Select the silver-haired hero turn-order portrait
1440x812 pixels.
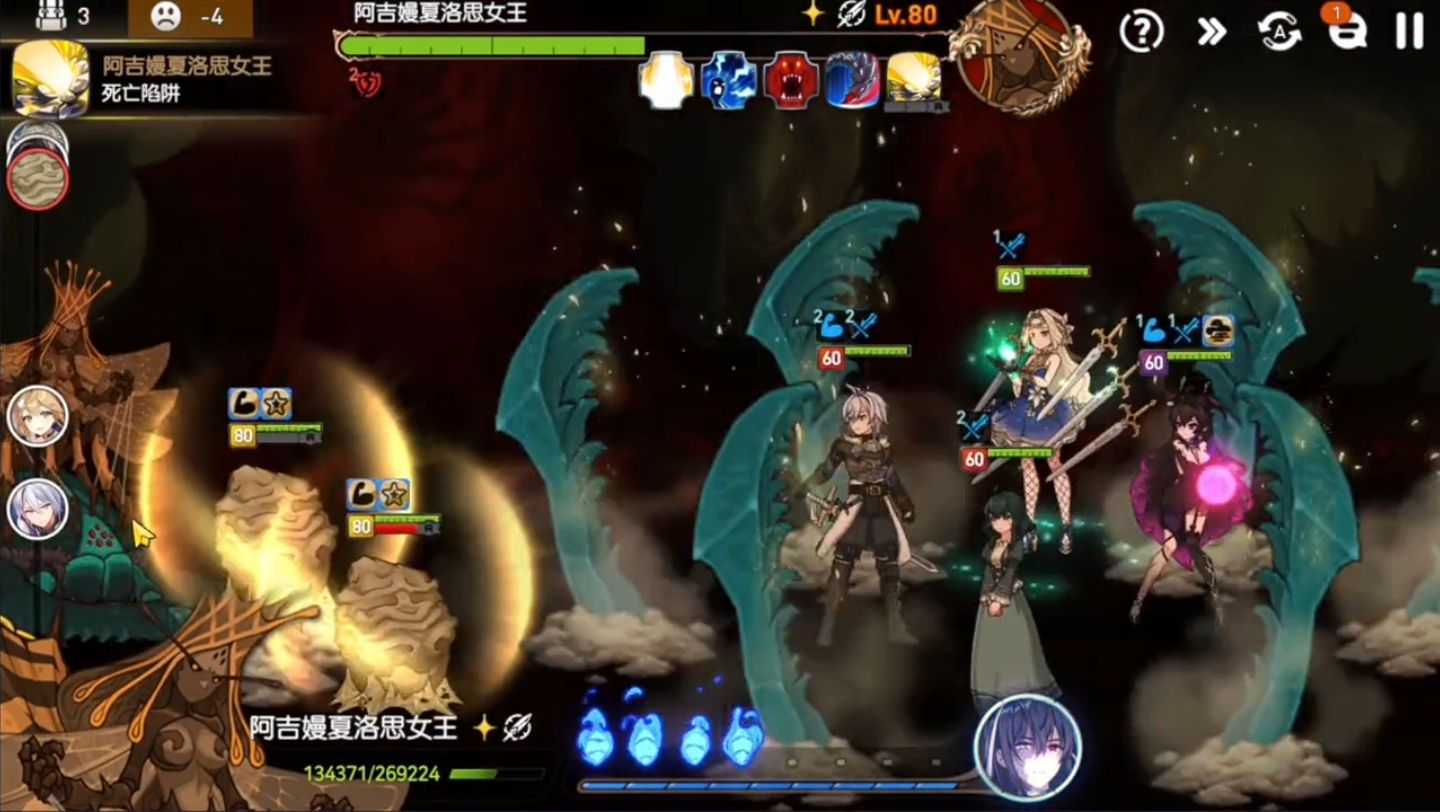(x=38, y=509)
